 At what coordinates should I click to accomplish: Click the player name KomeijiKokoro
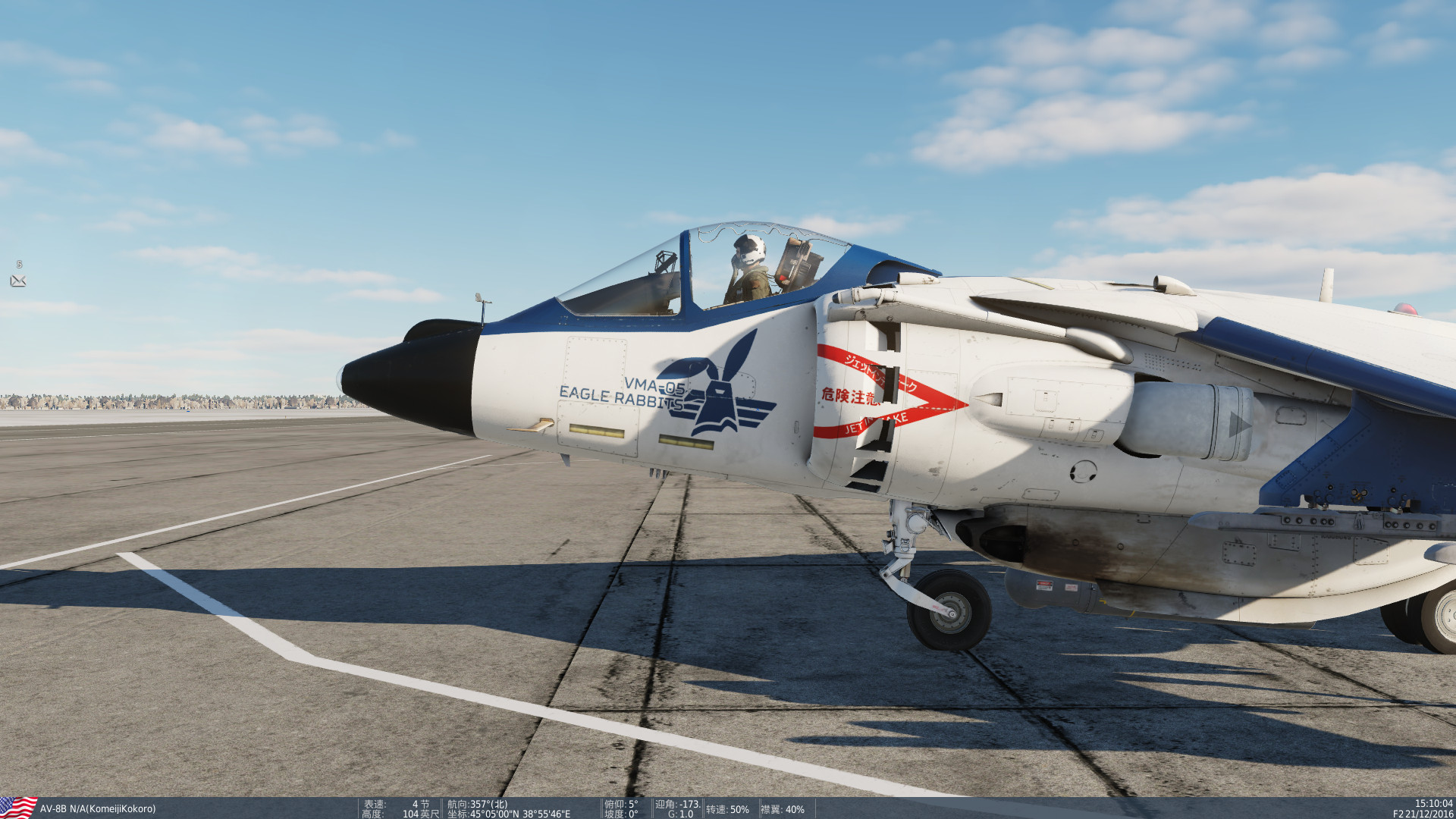pyautogui.click(x=121, y=808)
